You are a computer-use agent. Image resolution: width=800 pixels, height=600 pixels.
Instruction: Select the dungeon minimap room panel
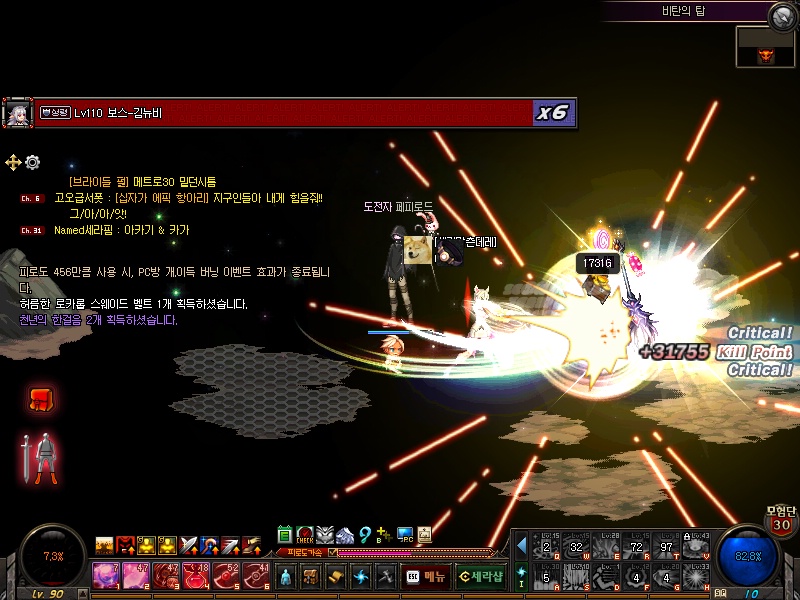(x=765, y=47)
